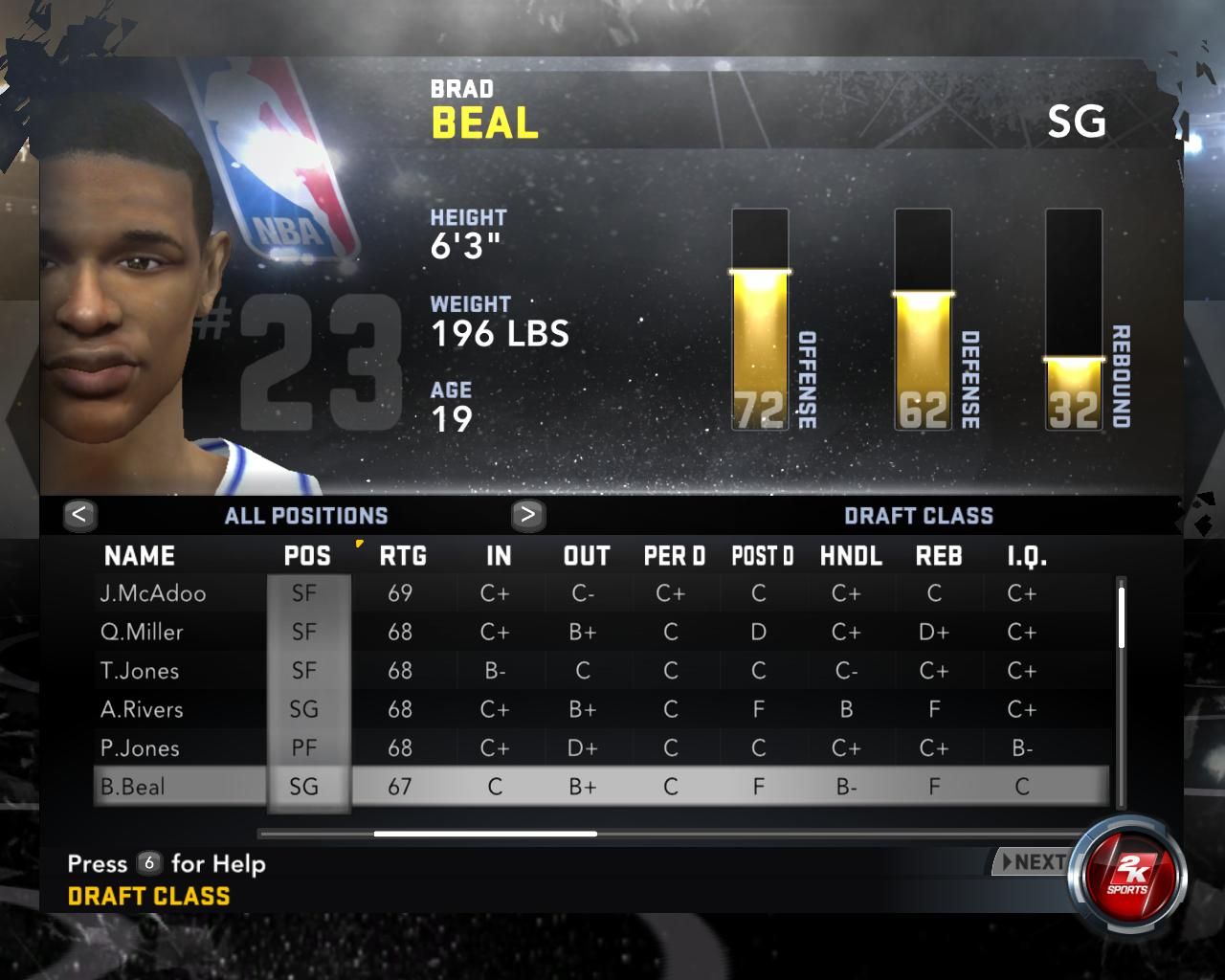1225x980 pixels.
Task: Choose Q.Miller from the draft class
Action: pyautogui.click(x=142, y=632)
